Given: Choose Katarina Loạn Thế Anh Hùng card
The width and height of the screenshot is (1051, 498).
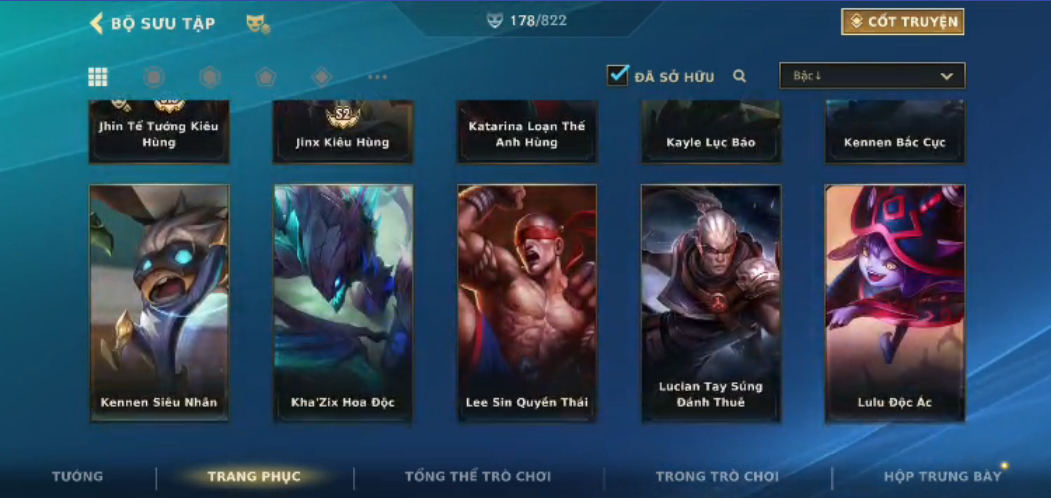Looking at the screenshot, I should (527, 131).
